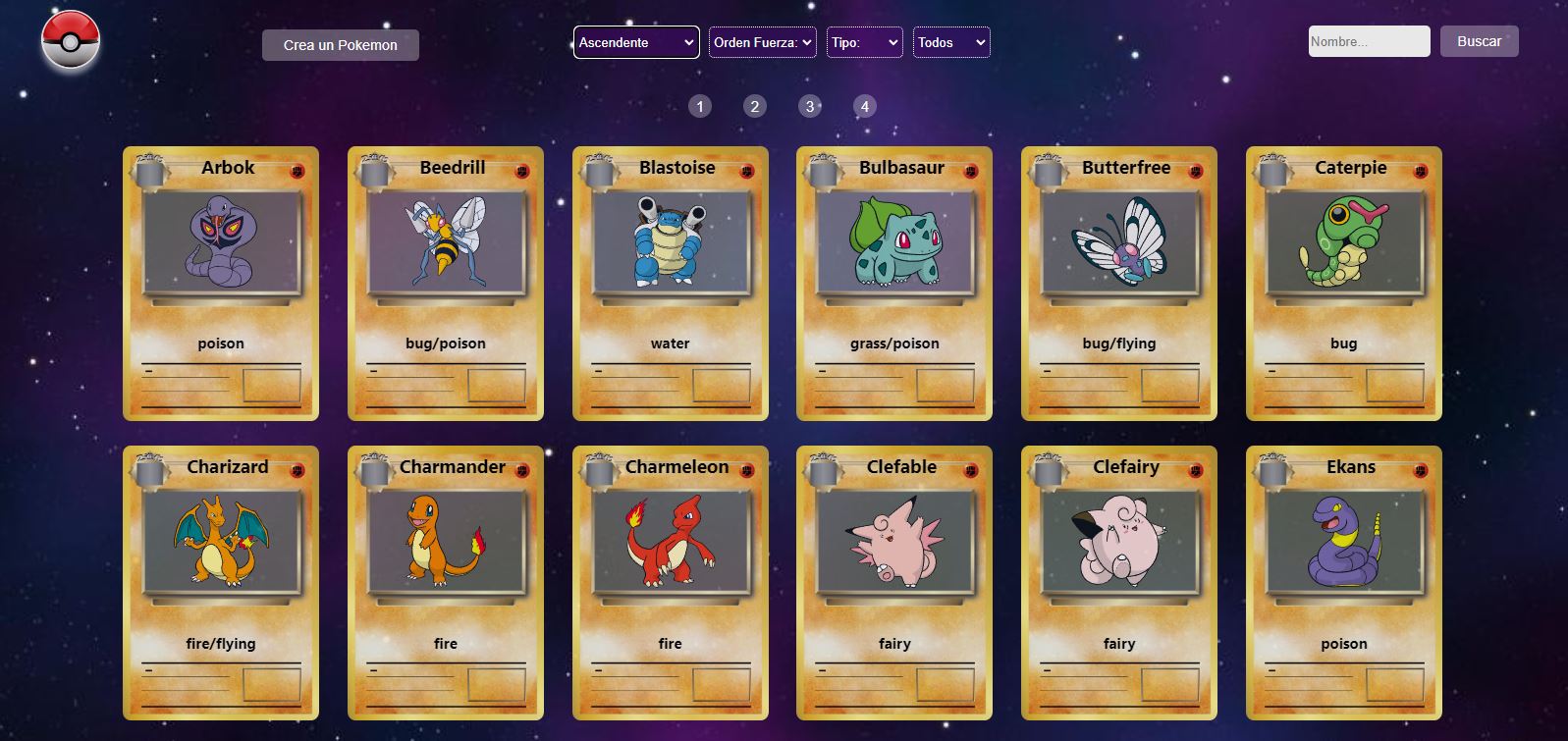Click inside the Nombre search field
Image resolution: width=1568 pixels, height=741 pixels.
pos(1369,41)
